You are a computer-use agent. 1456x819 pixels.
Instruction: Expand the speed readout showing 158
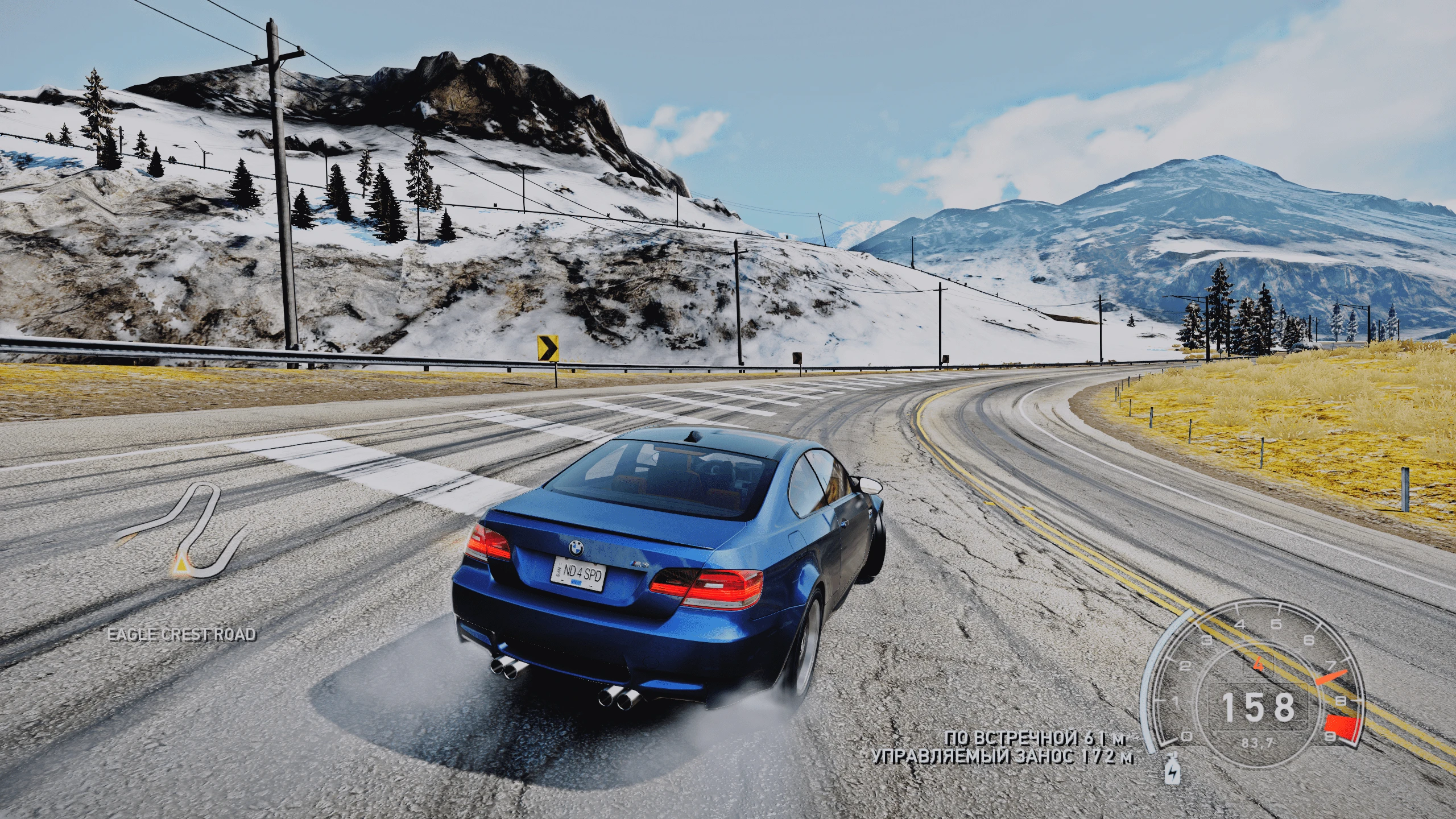click(x=1258, y=705)
